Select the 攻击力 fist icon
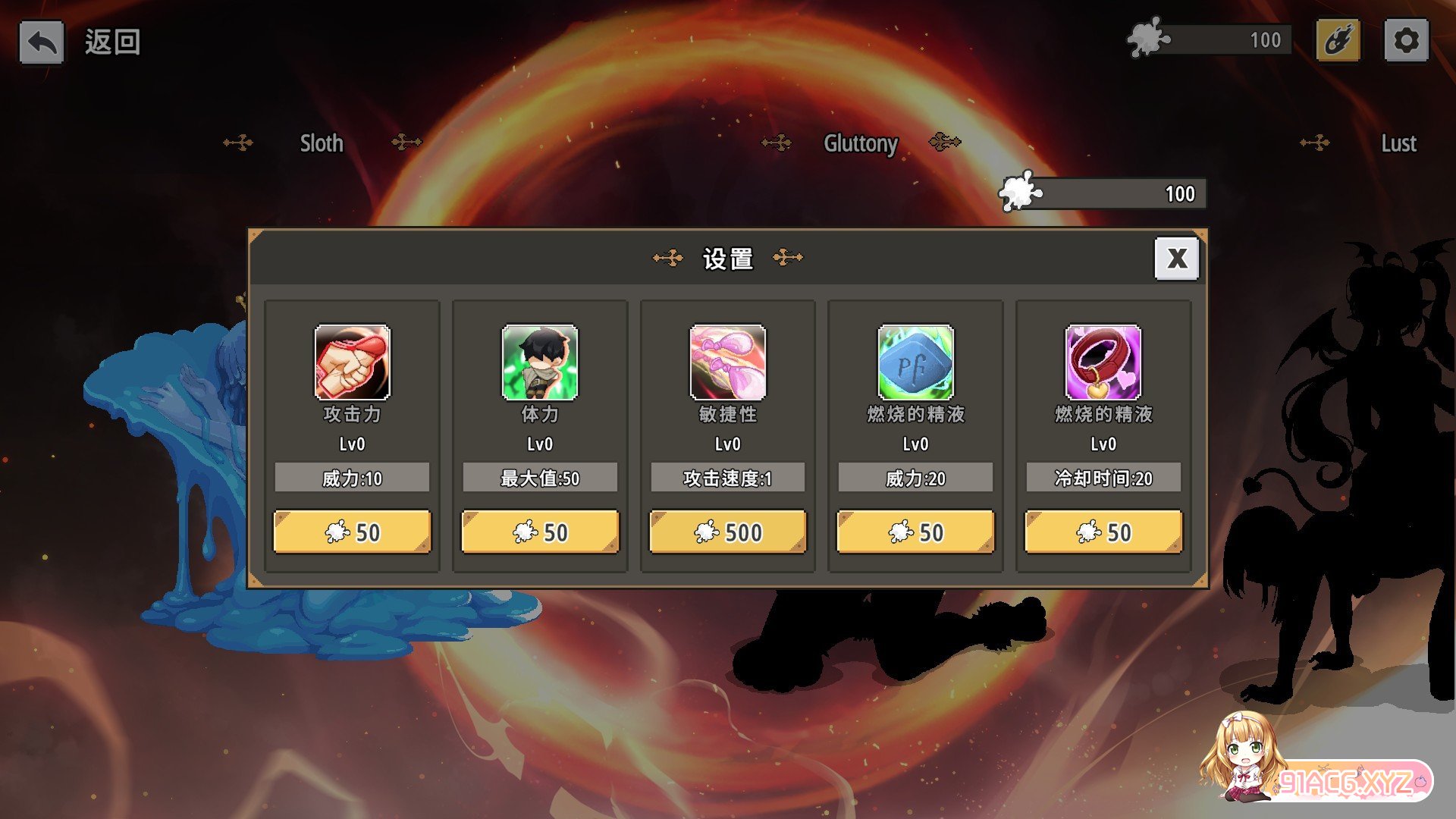 [x=352, y=362]
